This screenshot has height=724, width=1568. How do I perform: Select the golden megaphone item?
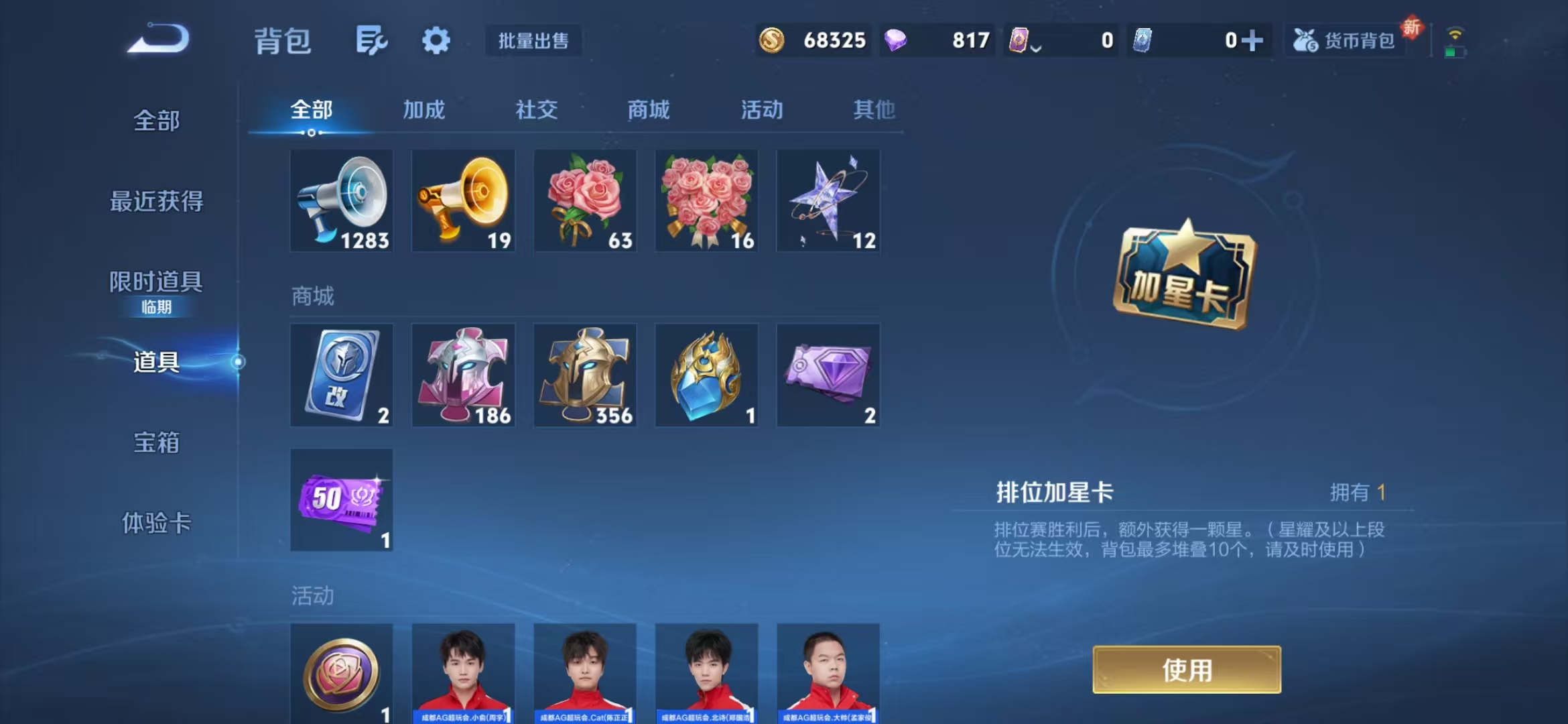(463, 200)
